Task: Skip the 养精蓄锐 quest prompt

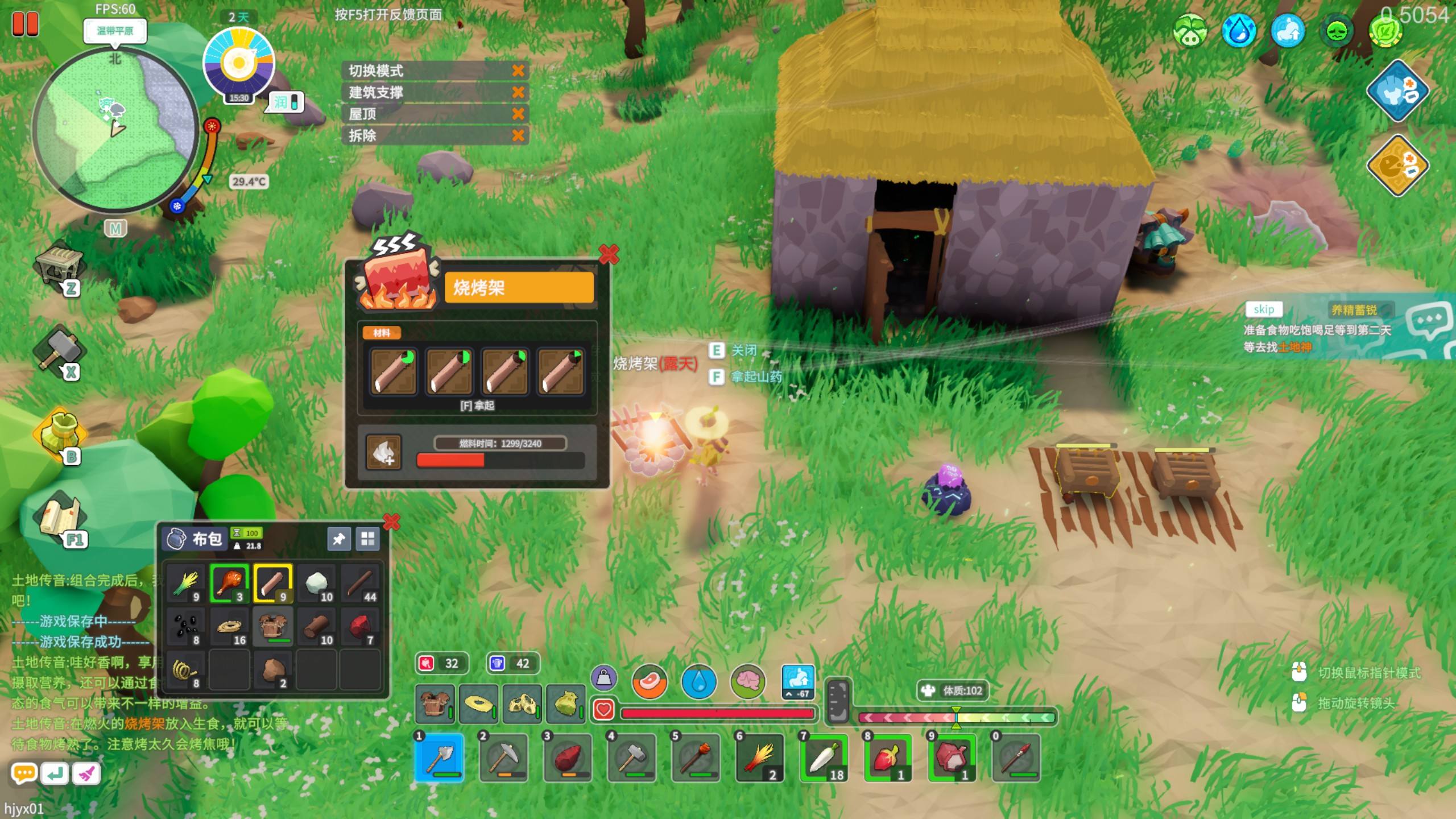Action: coord(1263,309)
